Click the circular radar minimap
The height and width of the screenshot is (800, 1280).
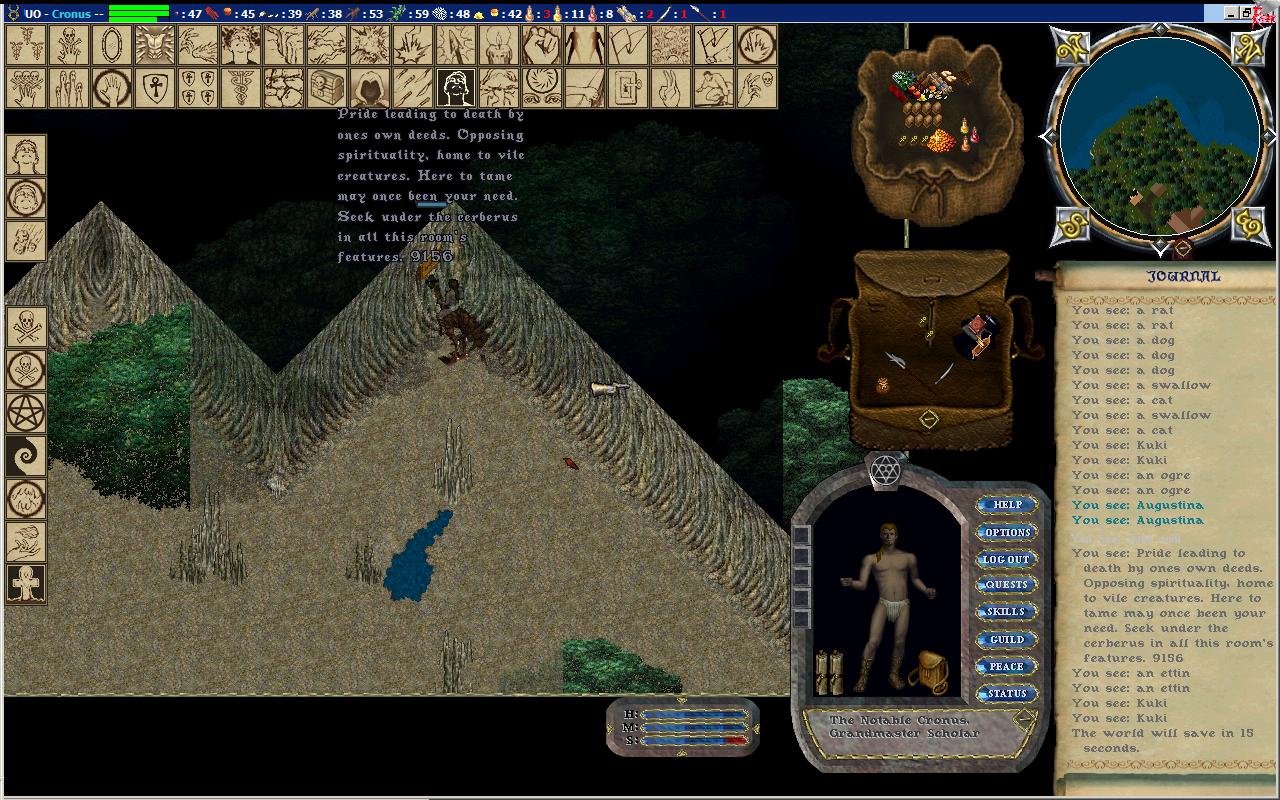pyautogui.click(x=1159, y=135)
